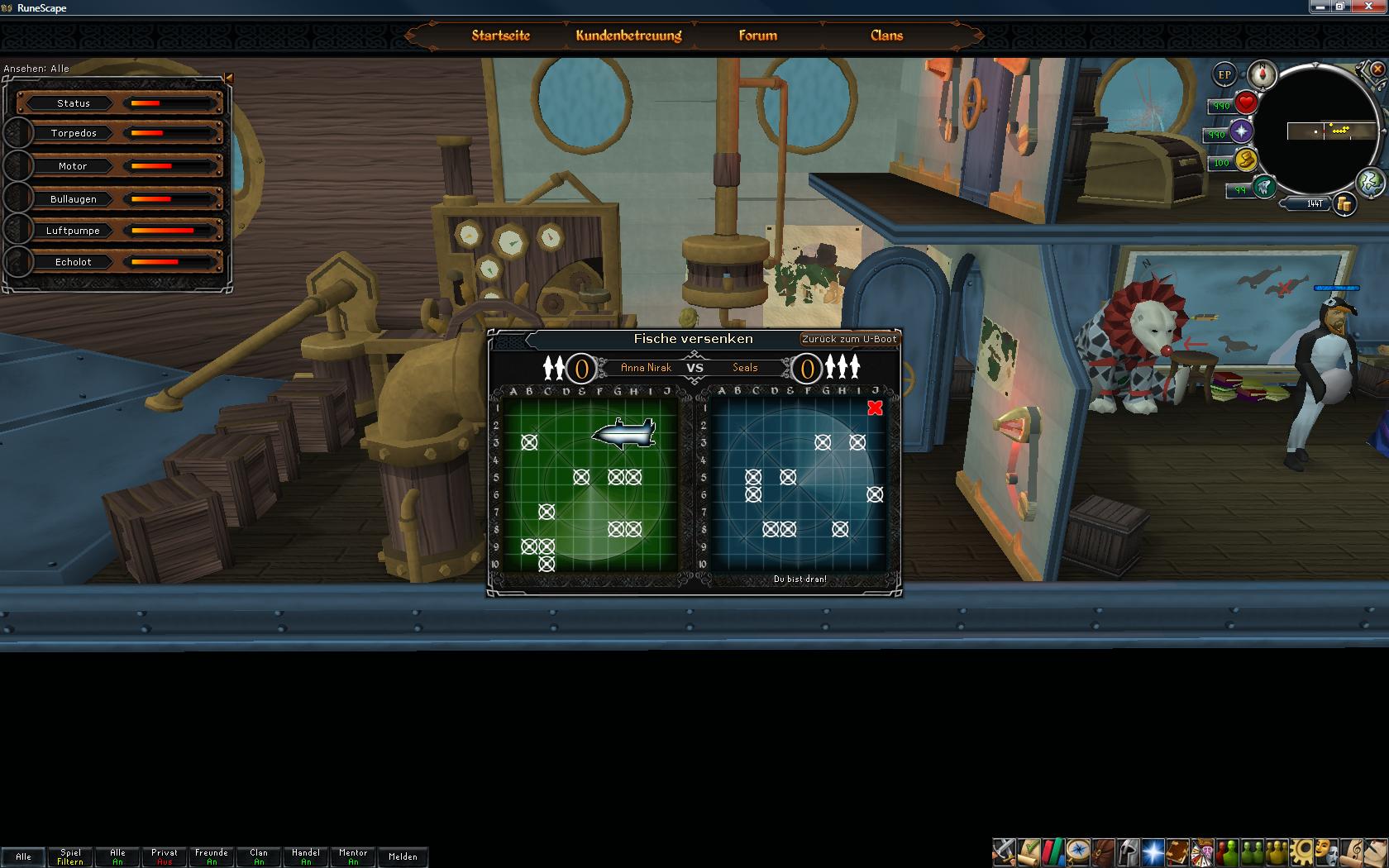
Task: Open the golden gear settings tab
Action: point(1303,851)
